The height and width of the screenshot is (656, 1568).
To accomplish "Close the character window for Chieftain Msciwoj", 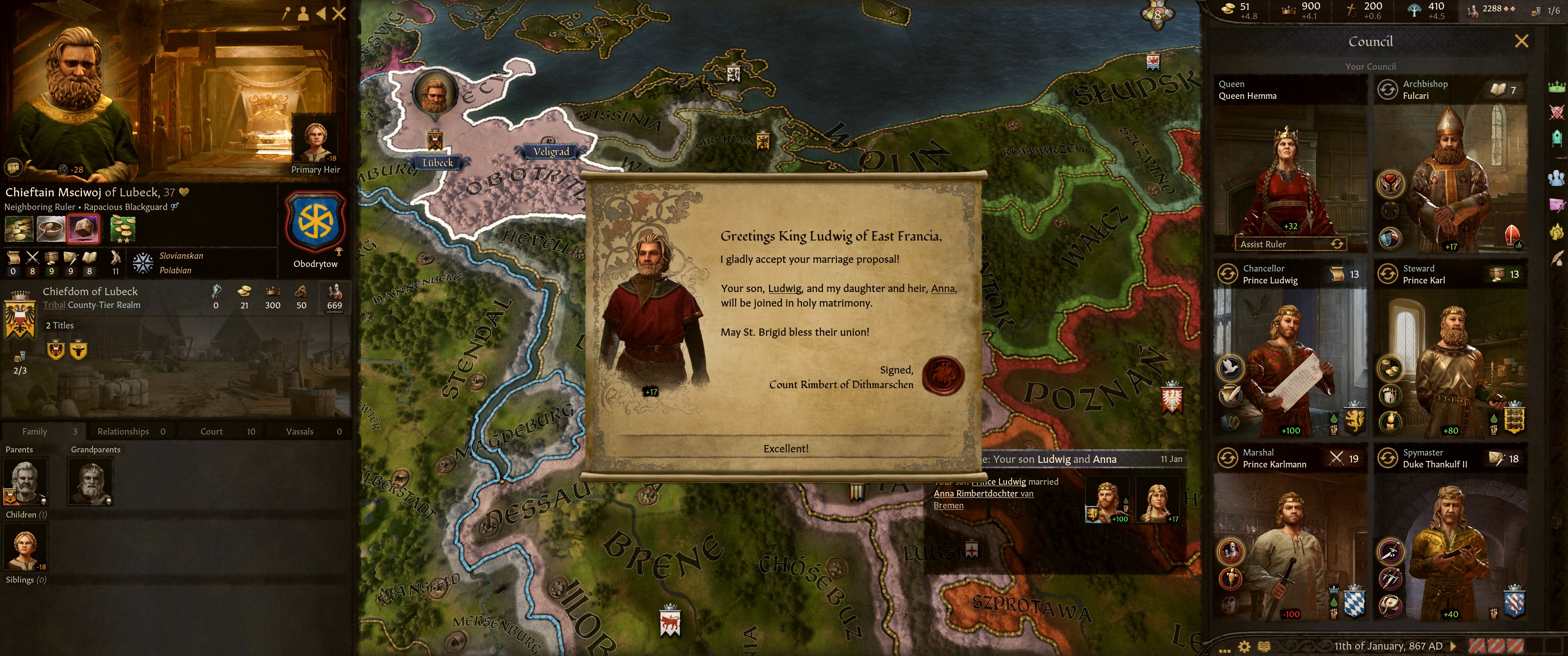I will (339, 13).
